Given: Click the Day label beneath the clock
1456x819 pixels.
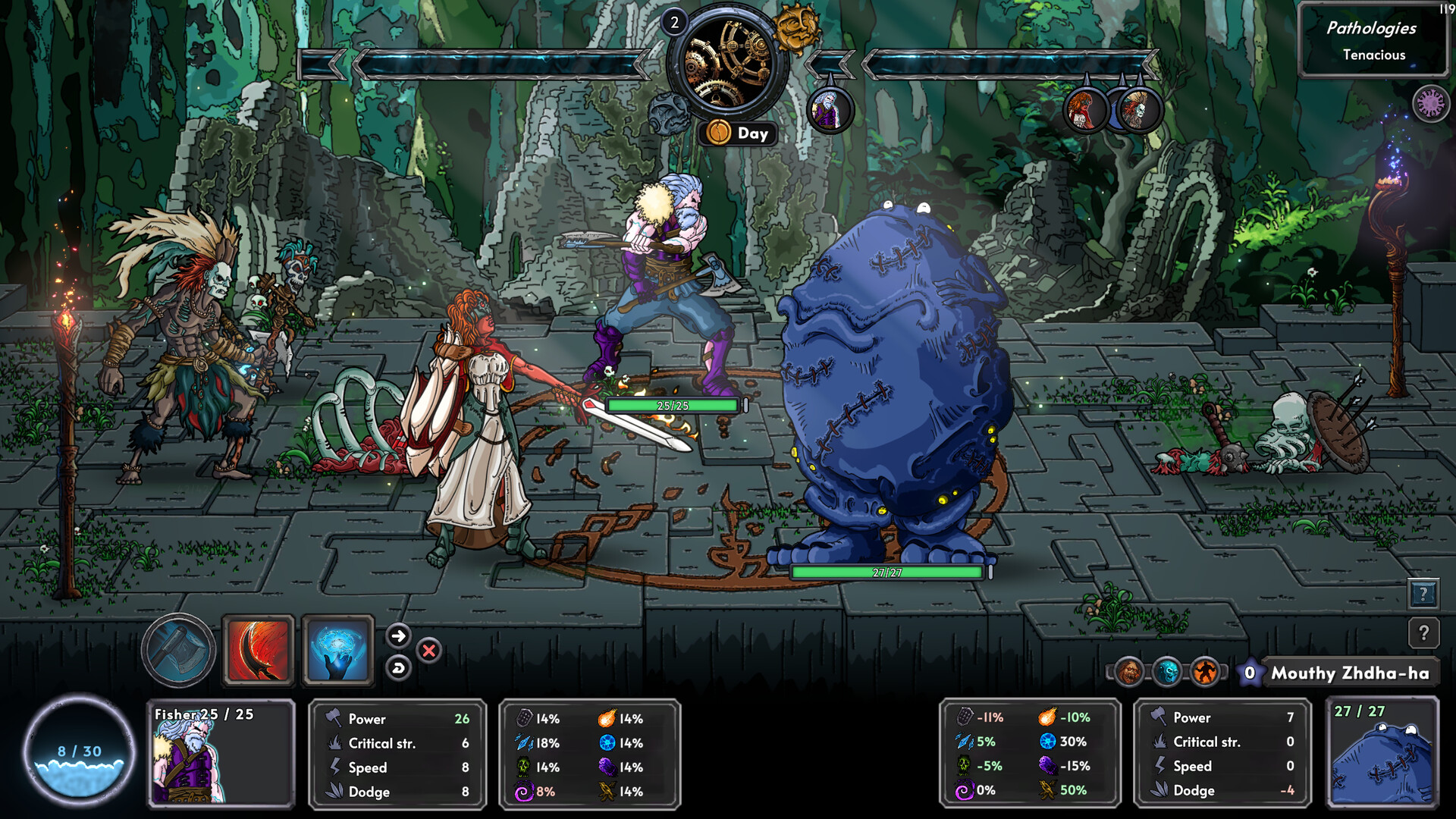Looking at the screenshot, I should (x=737, y=133).
